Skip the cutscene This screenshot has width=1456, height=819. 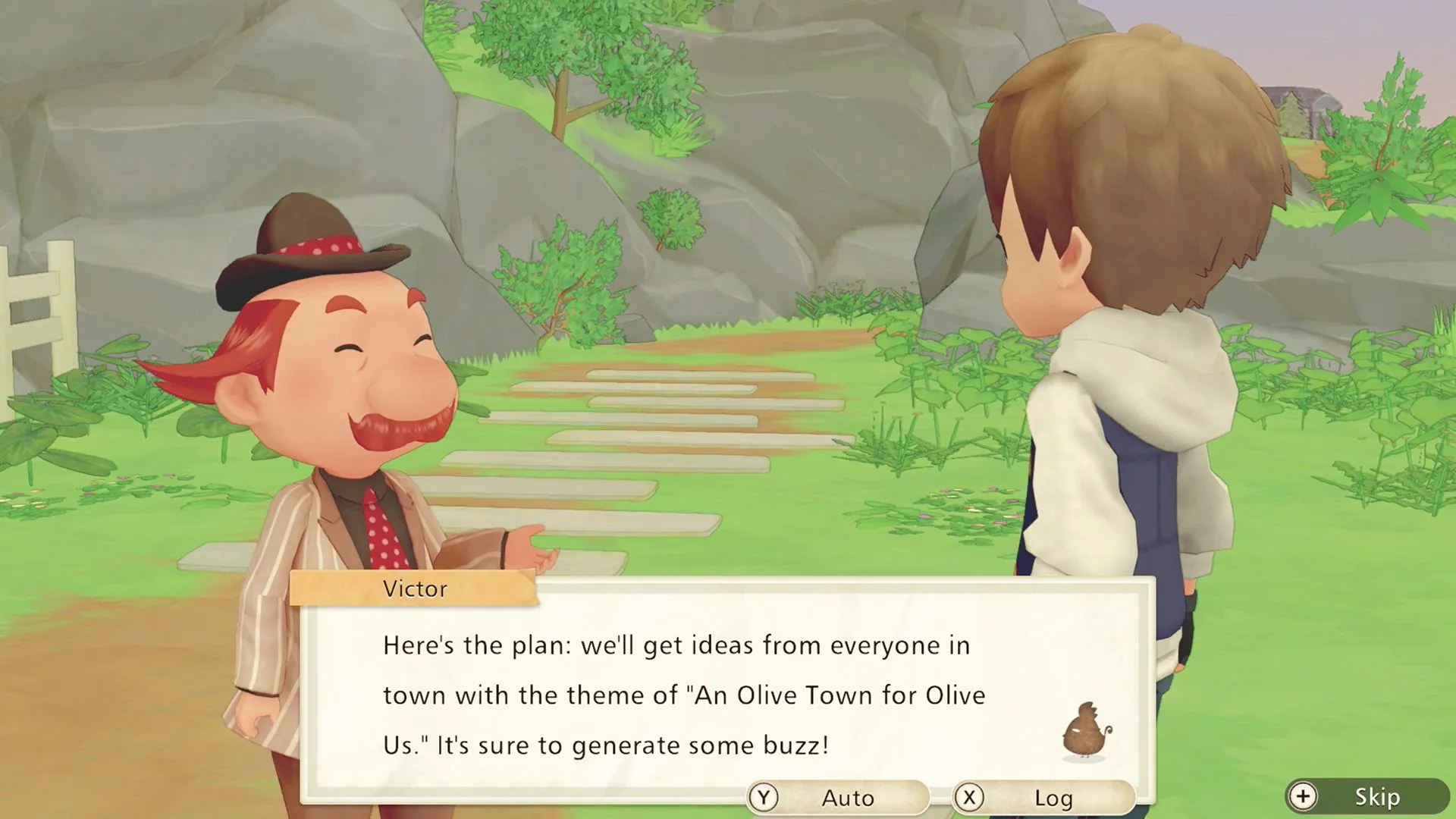pyautogui.click(x=1367, y=796)
